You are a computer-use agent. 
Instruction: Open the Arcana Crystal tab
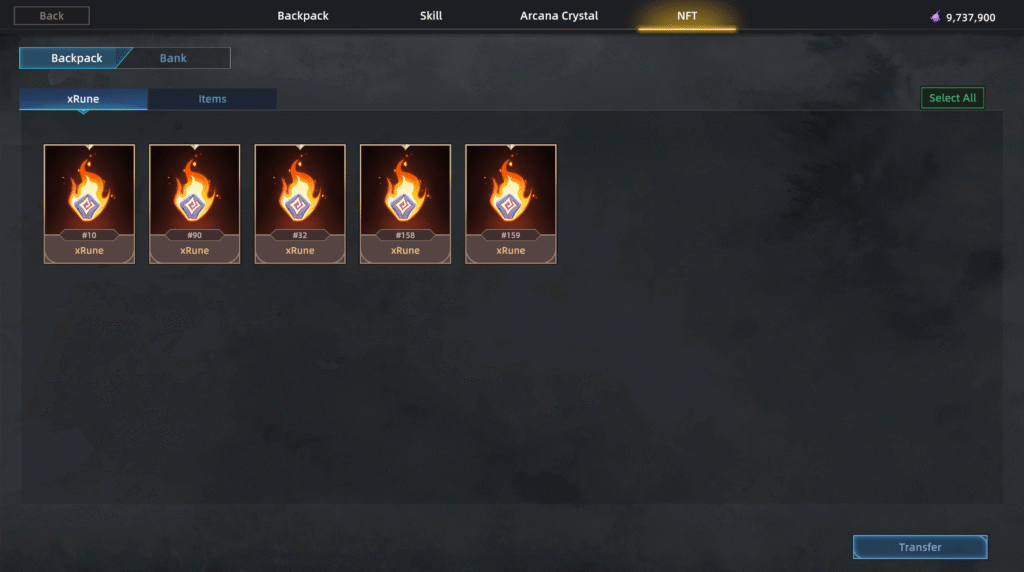559,16
